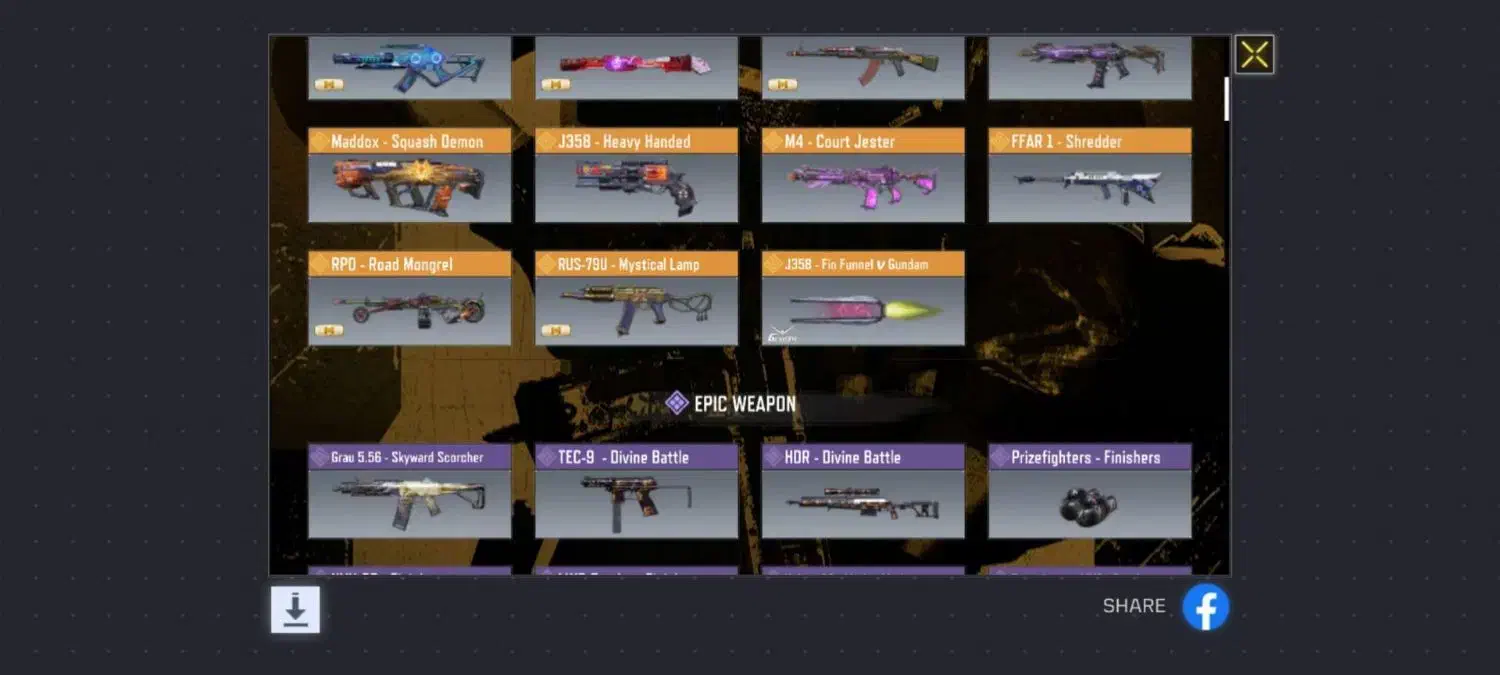
Task: Download the weapon collection image
Action: coord(295,609)
